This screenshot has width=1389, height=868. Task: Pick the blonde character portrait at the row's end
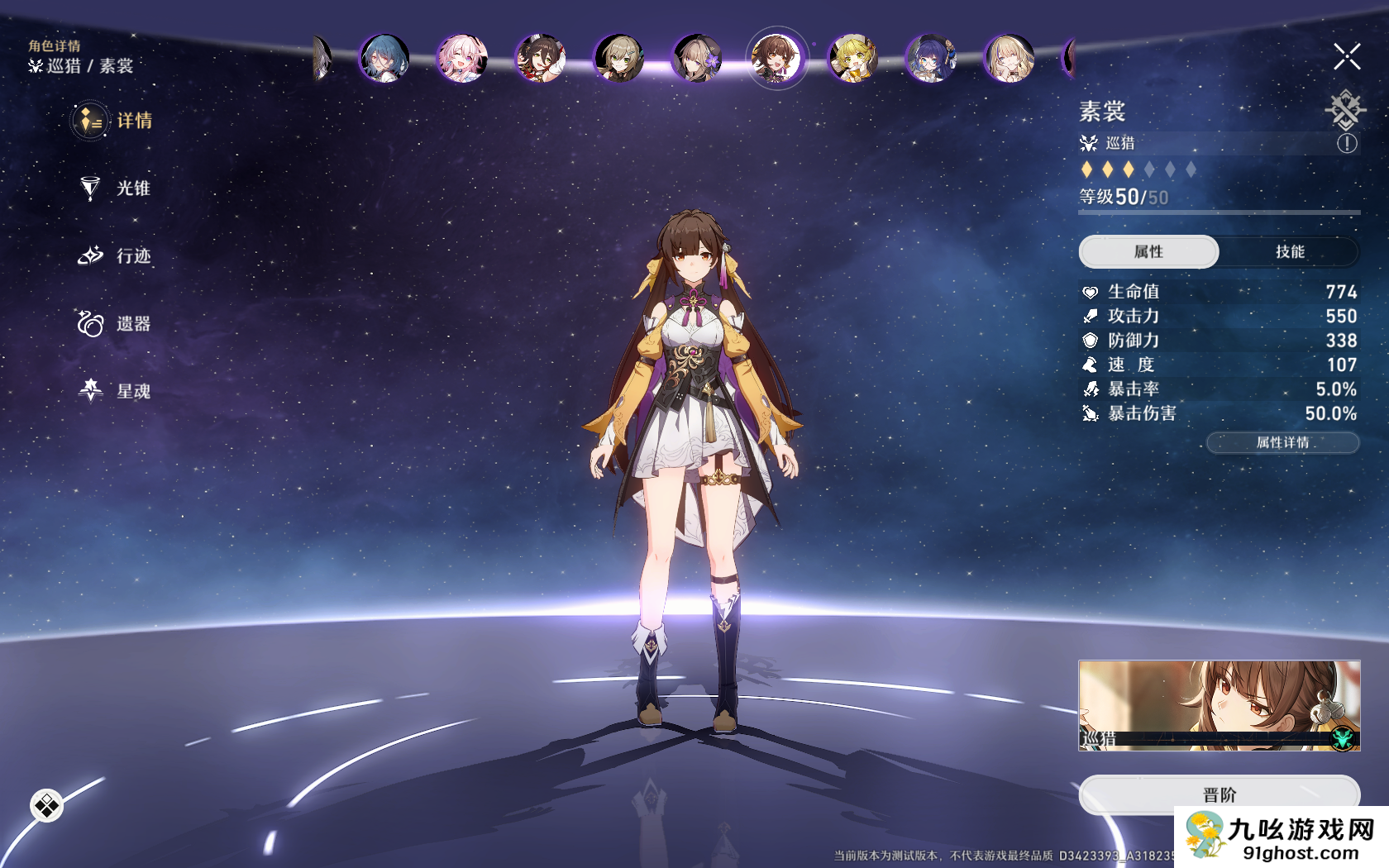click(x=1009, y=59)
